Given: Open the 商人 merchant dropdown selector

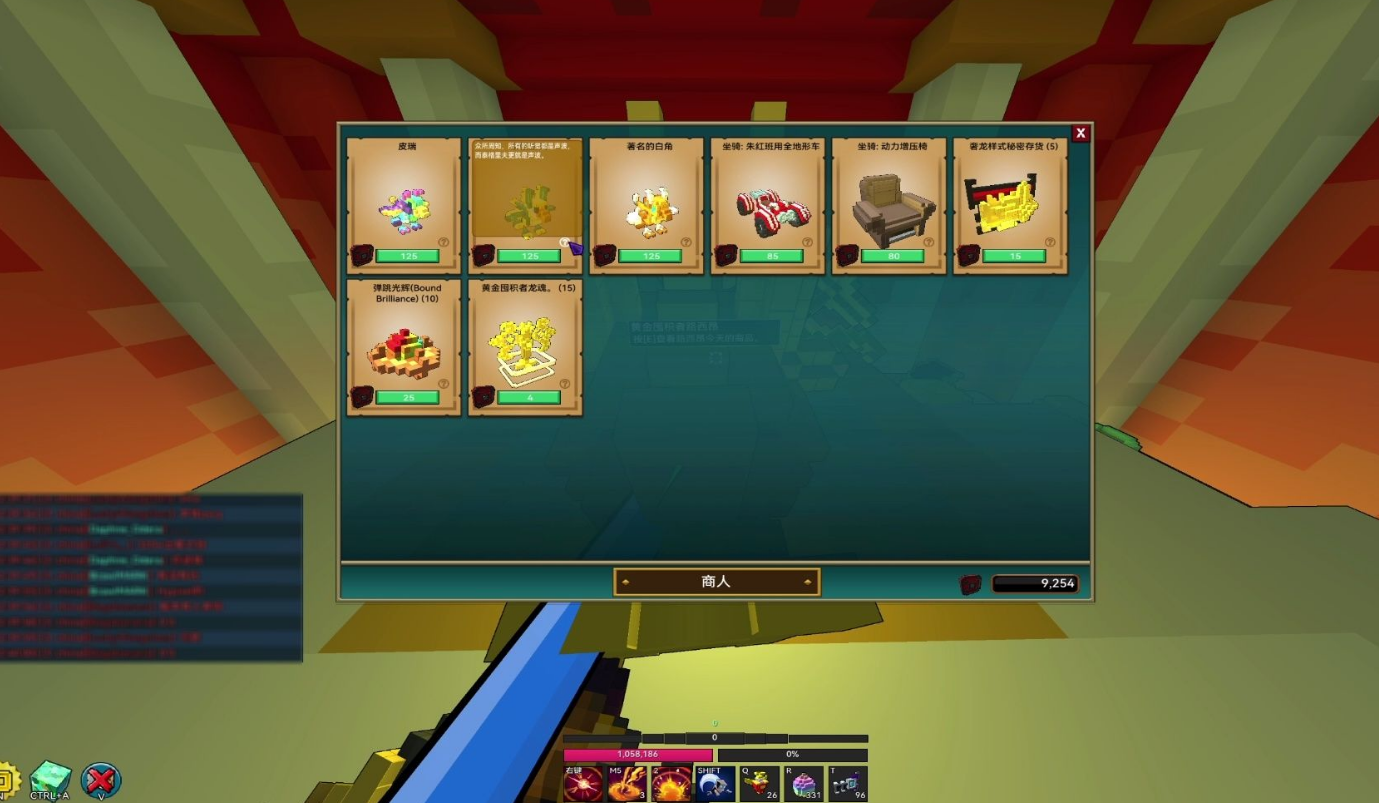Looking at the screenshot, I should click(x=716, y=581).
